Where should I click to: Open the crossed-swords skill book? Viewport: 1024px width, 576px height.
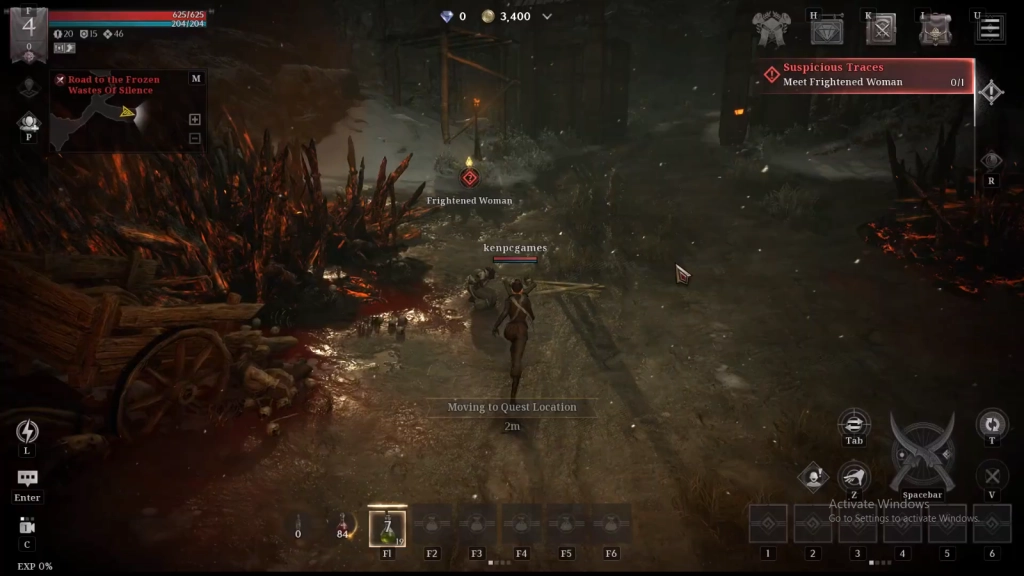pos(881,30)
